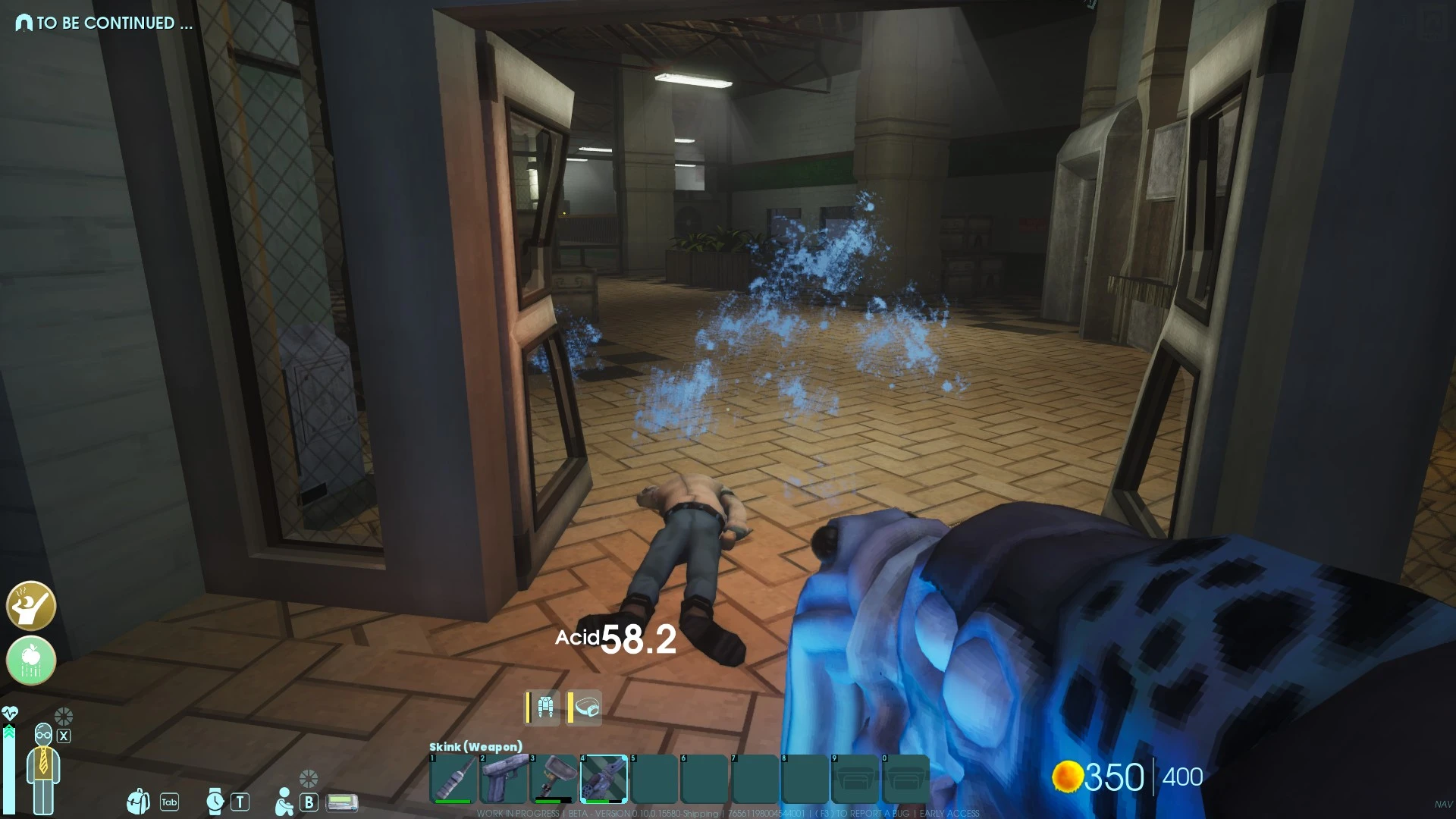
Task: Toggle the gold drinking buff icon
Action: point(30,607)
